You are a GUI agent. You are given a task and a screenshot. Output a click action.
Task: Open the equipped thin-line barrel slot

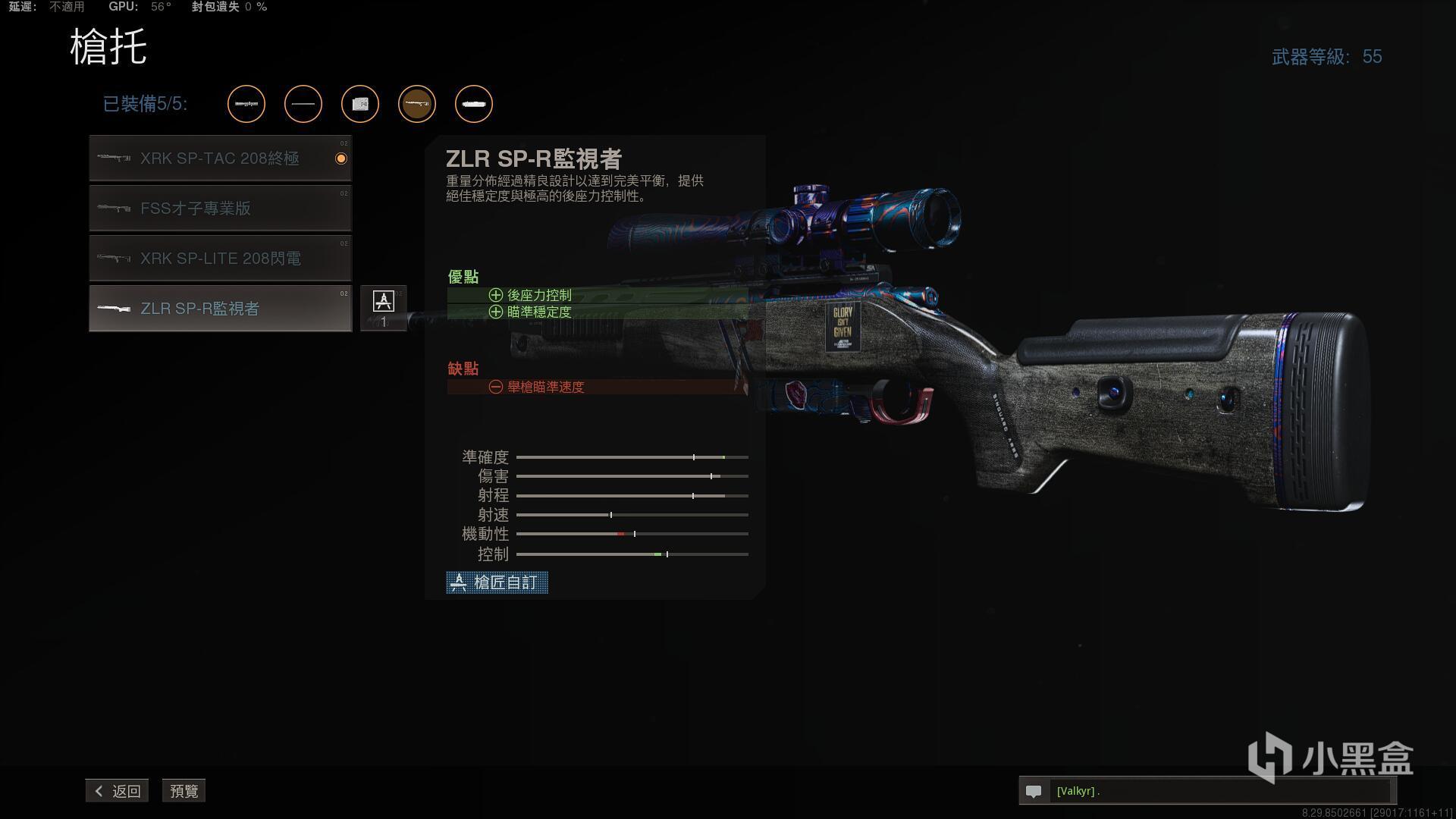point(303,104)
